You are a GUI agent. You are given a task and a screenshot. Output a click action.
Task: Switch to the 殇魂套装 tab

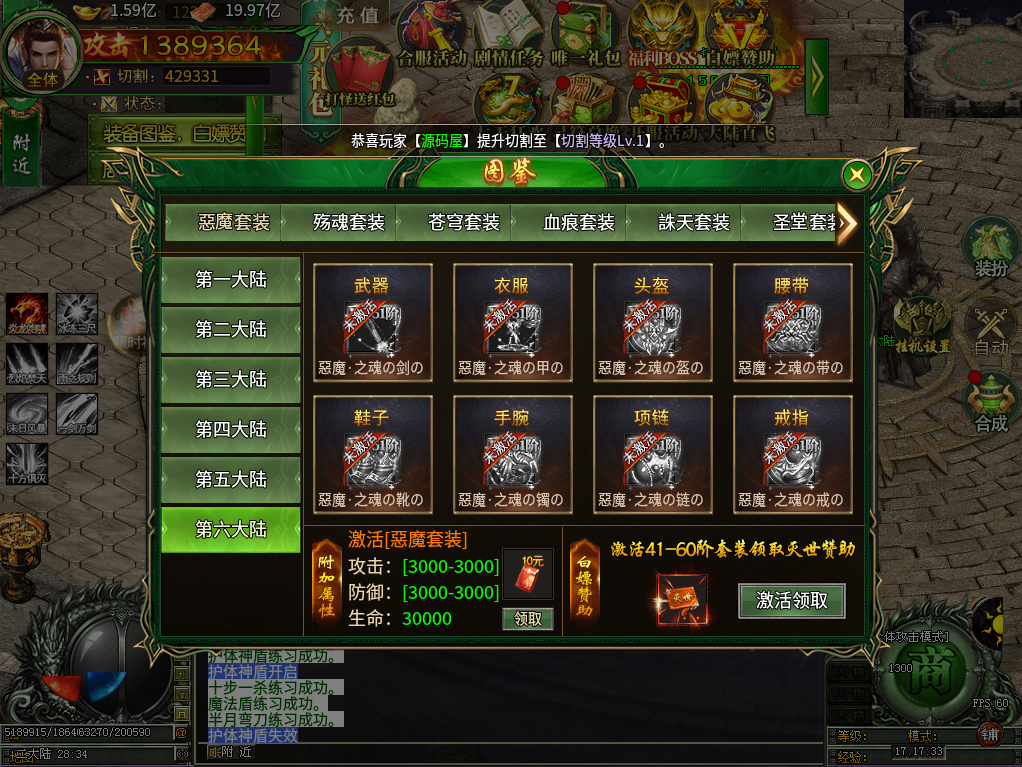349,222
